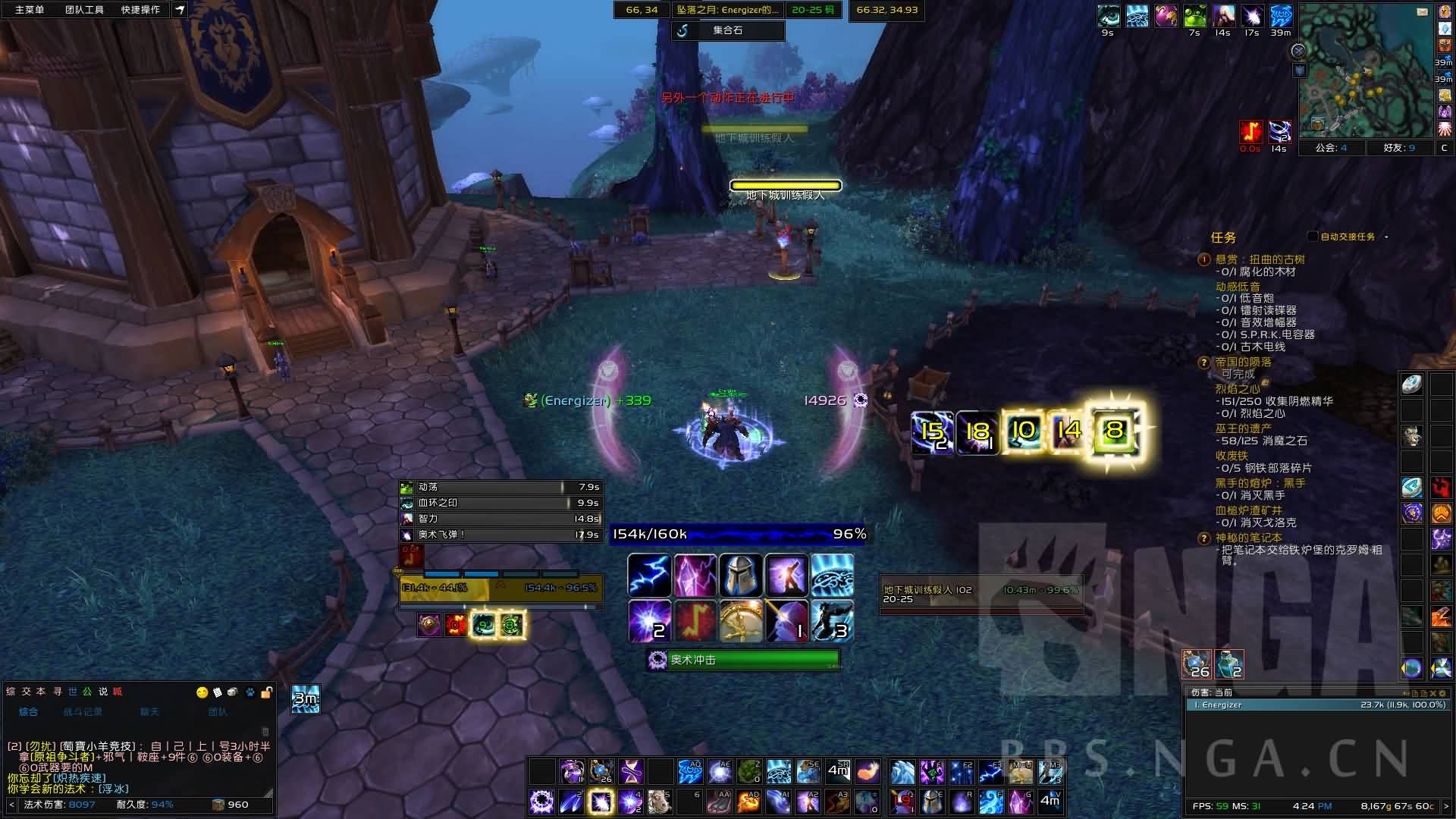Open the chat emoji smiley picker
The height and width of the screenshot is (819, 1456).
point(202,692)
